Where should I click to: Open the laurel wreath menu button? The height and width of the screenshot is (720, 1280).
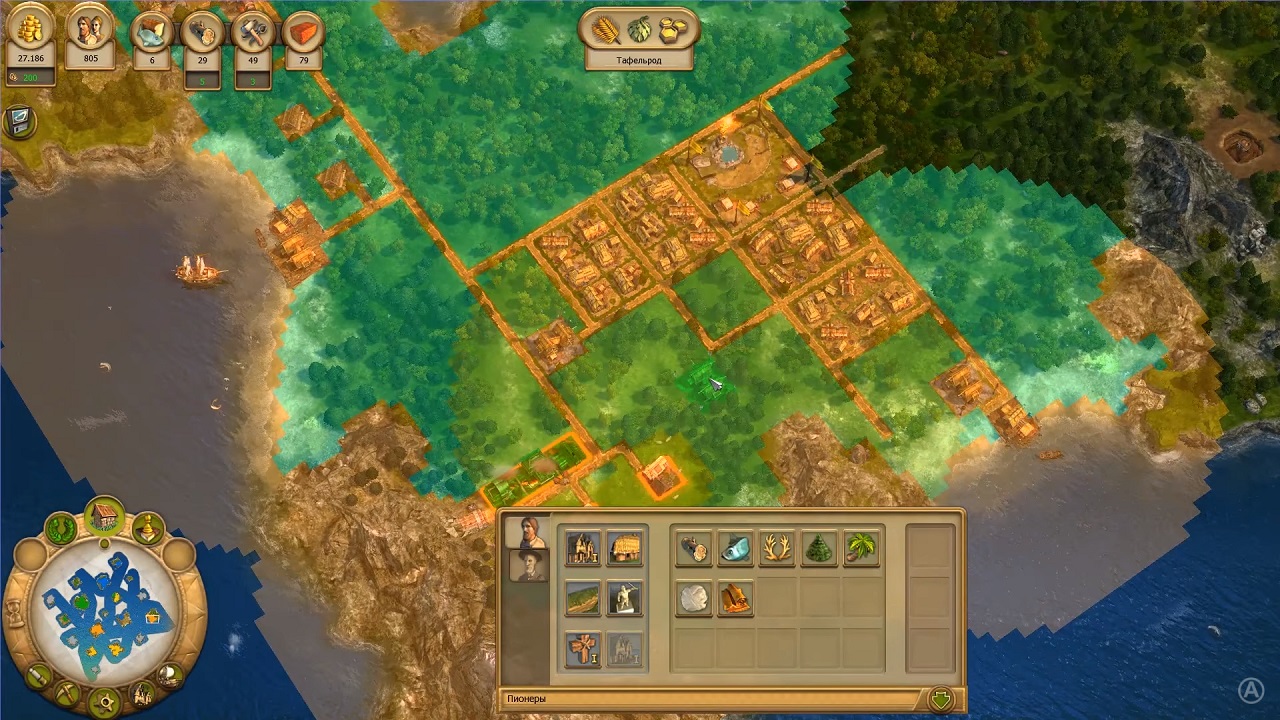[62, 529]
